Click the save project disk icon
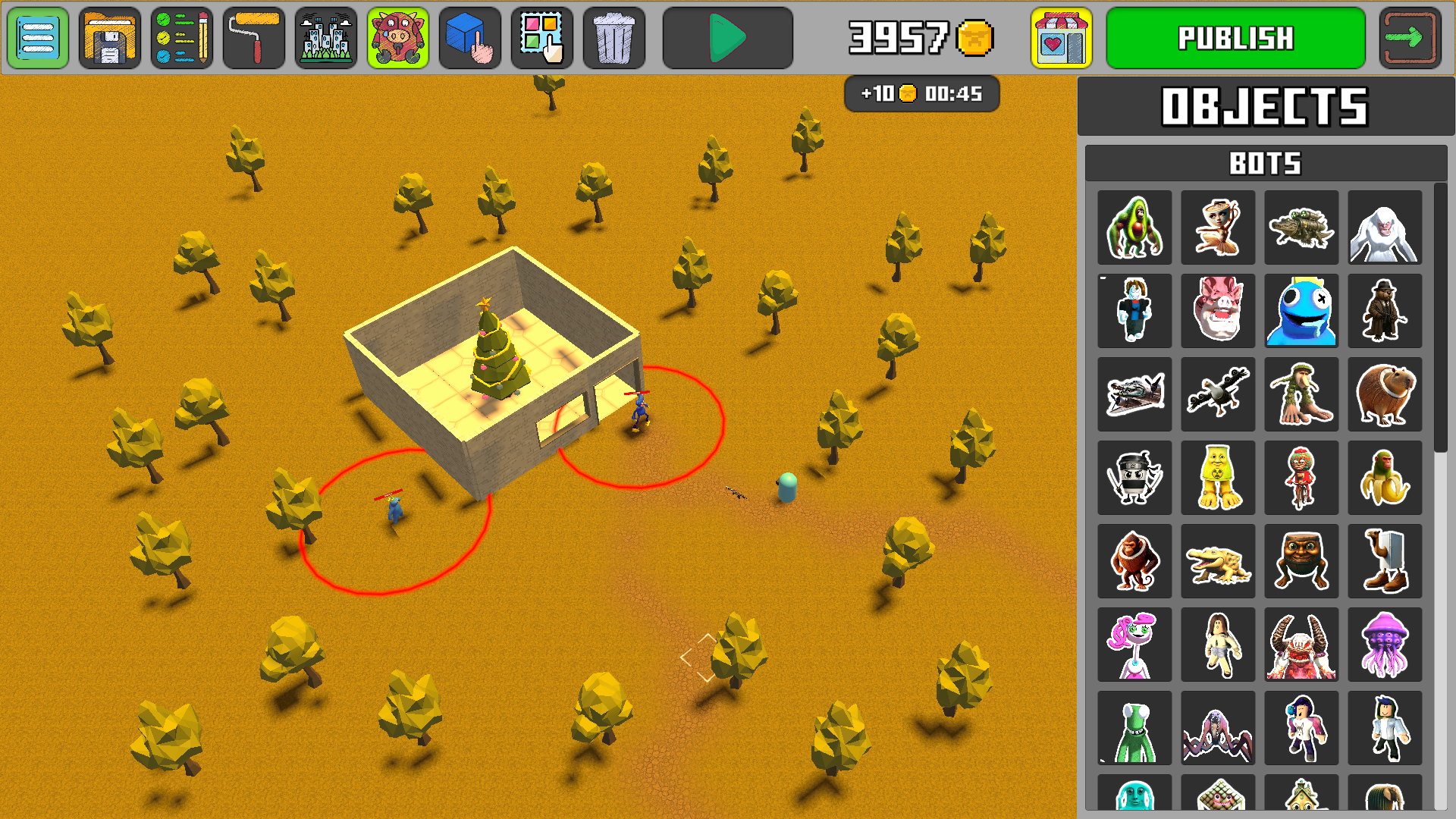The height and width of the screenshot is (819, 1456). [109, 37]
